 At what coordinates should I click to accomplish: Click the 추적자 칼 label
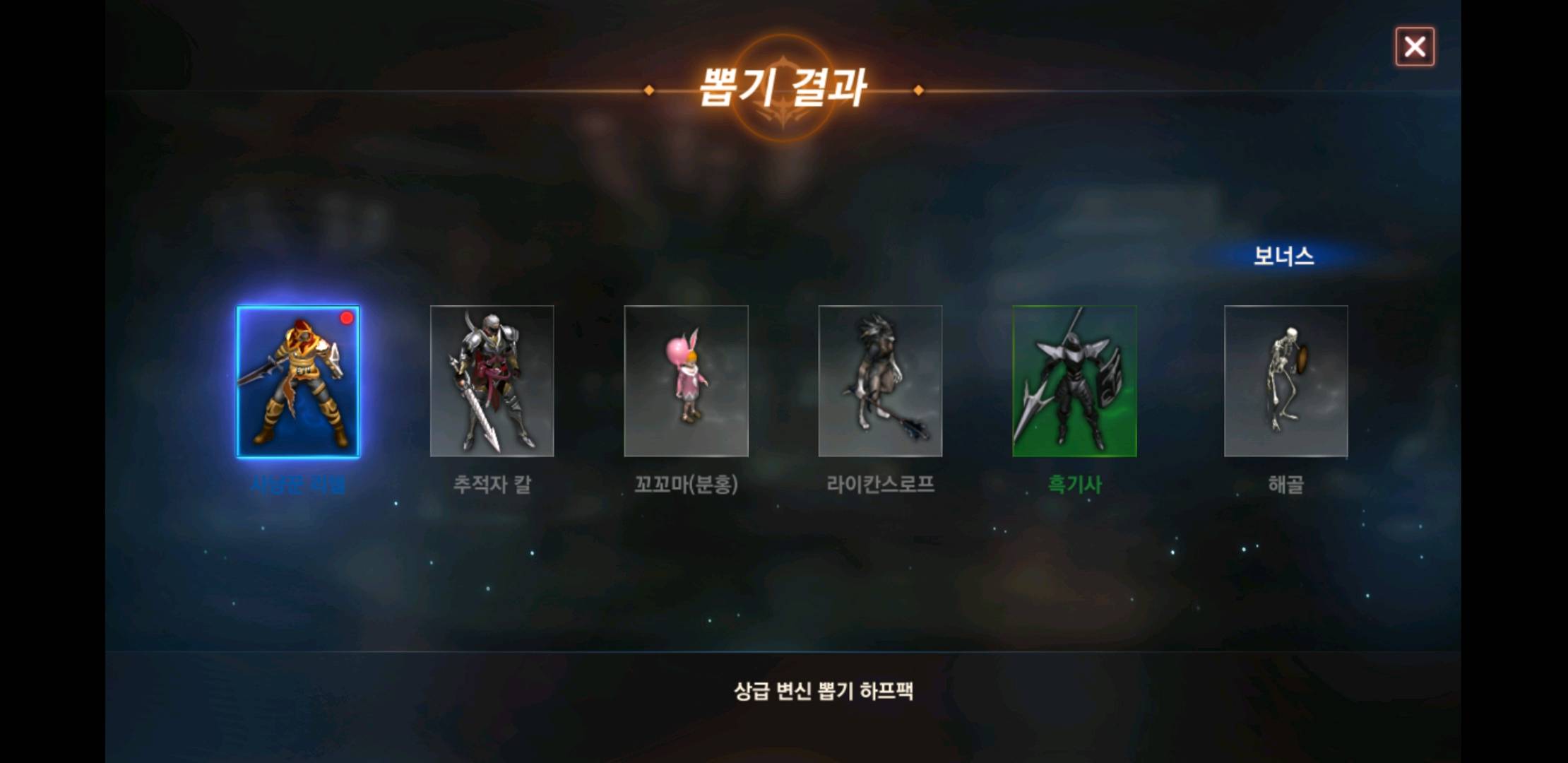click(492, 485)
